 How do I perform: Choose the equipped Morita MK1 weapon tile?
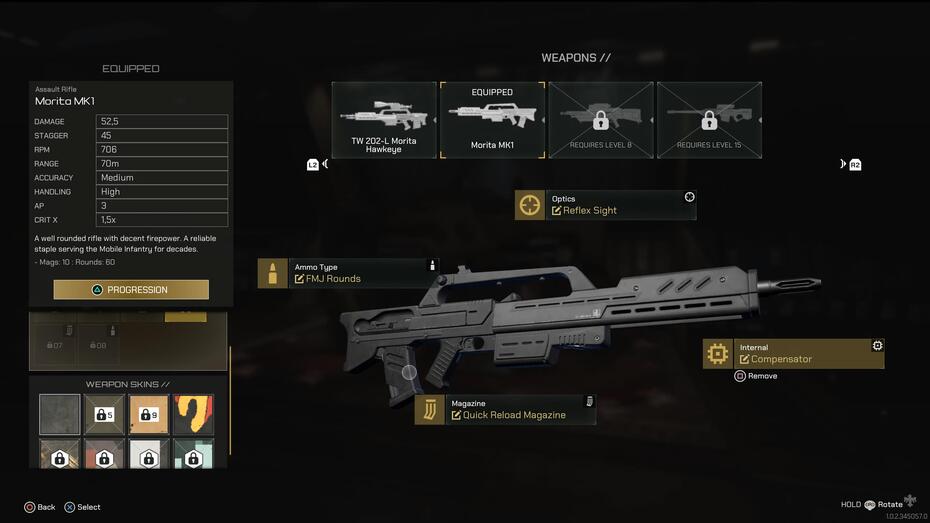click(492, 120)
